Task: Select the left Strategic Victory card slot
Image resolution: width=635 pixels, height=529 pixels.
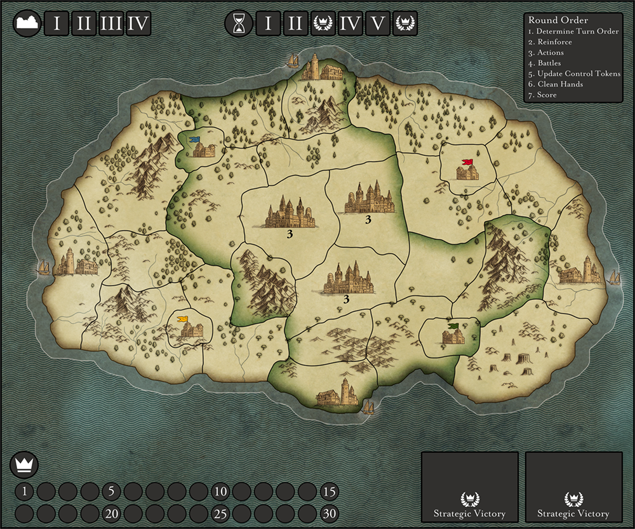Action: click(x=469, y=487)
